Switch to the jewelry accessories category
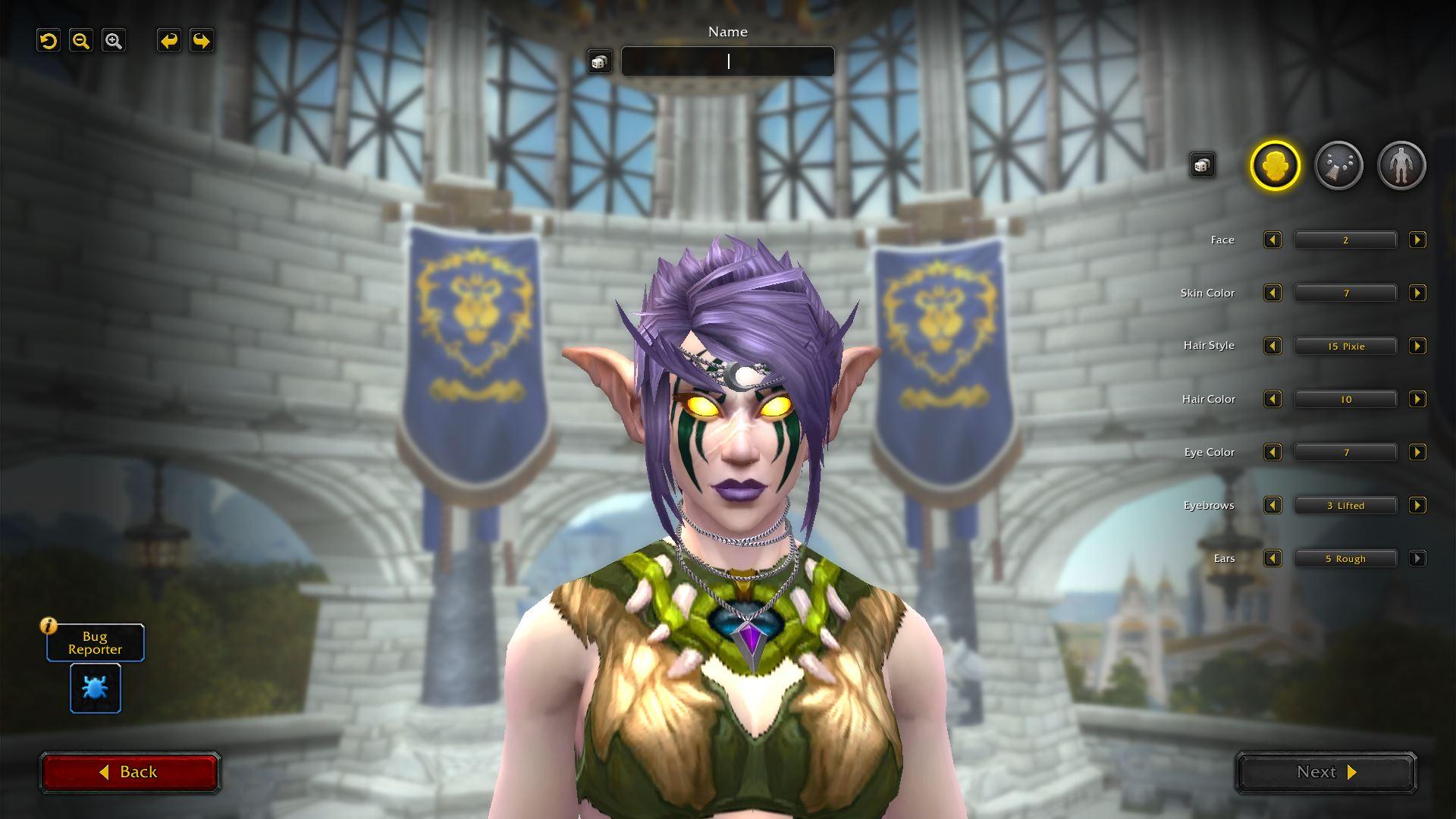 point(1338,165)
